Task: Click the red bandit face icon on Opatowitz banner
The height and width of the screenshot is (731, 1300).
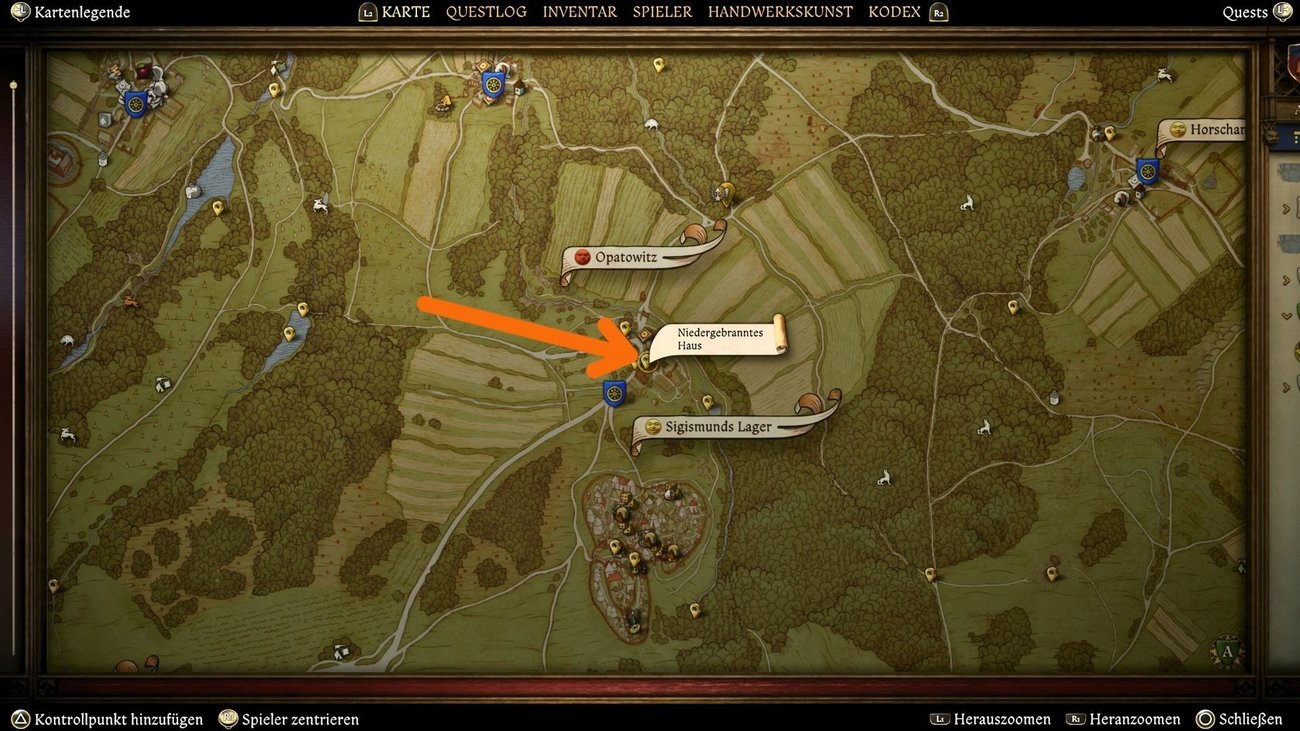Action: point(583,257)
